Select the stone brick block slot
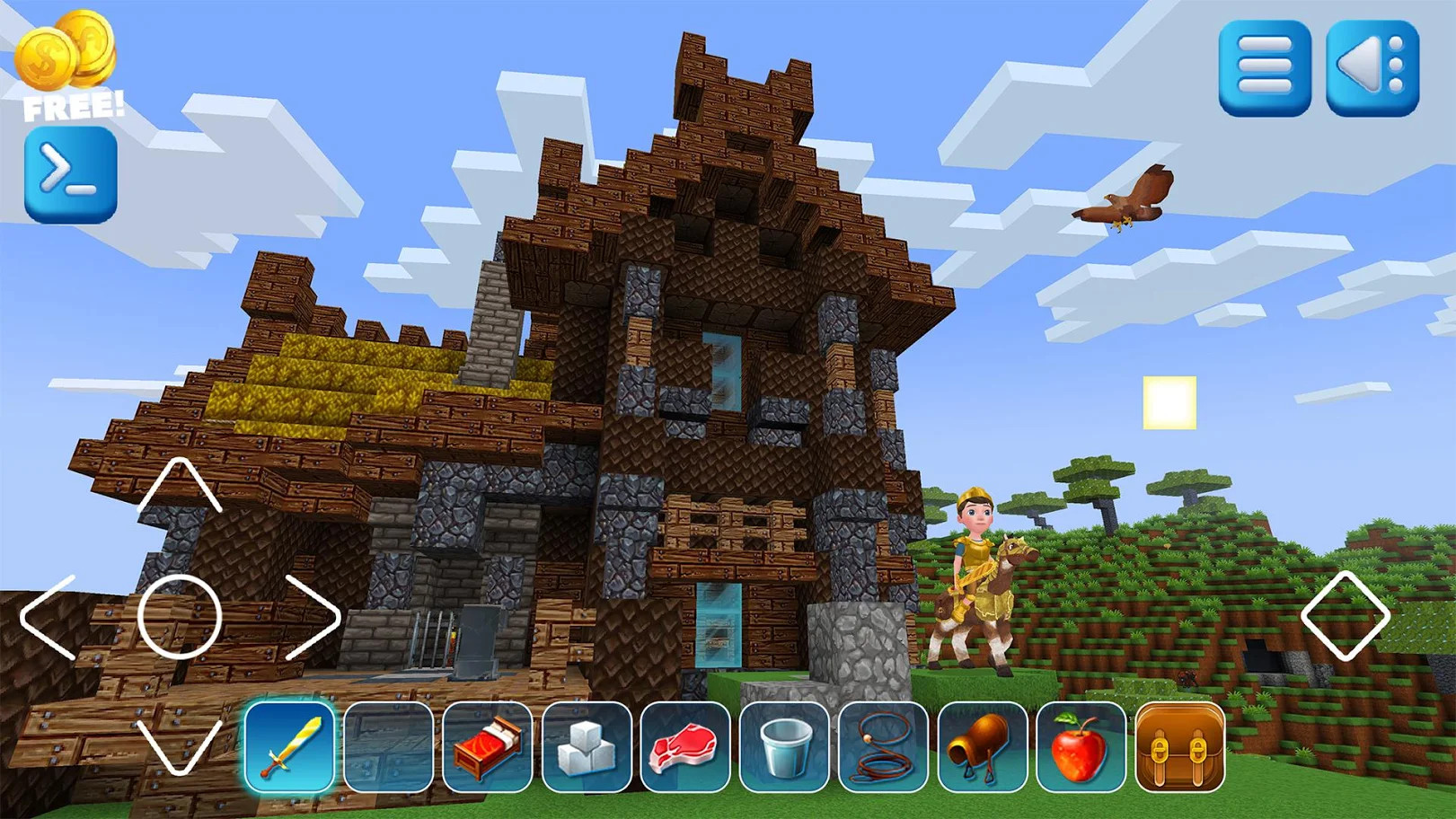The height and width of the screenshot is (819, 1456). click(x=388, y=746)
